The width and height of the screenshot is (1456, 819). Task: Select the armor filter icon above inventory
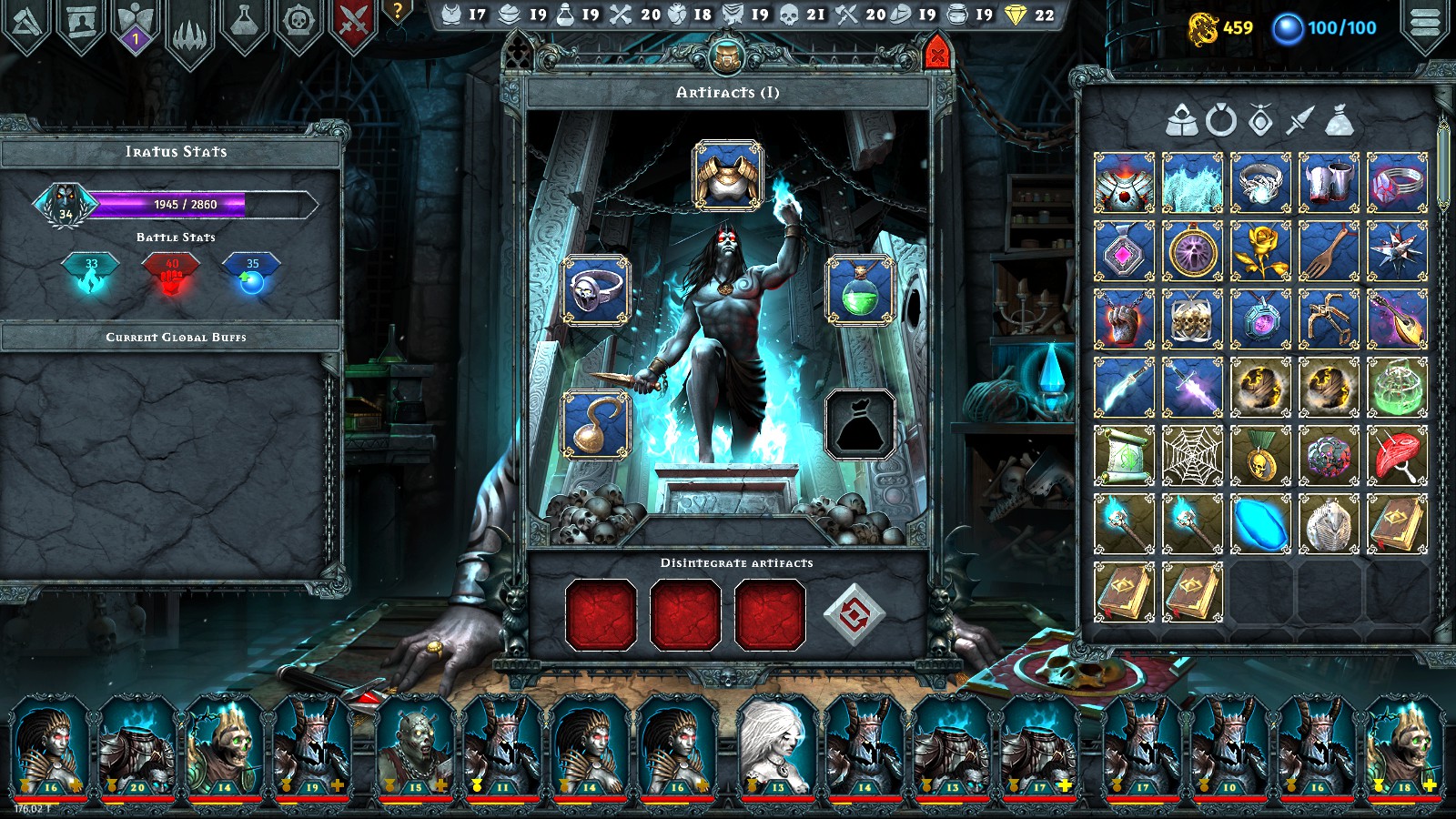(1181, 120)
